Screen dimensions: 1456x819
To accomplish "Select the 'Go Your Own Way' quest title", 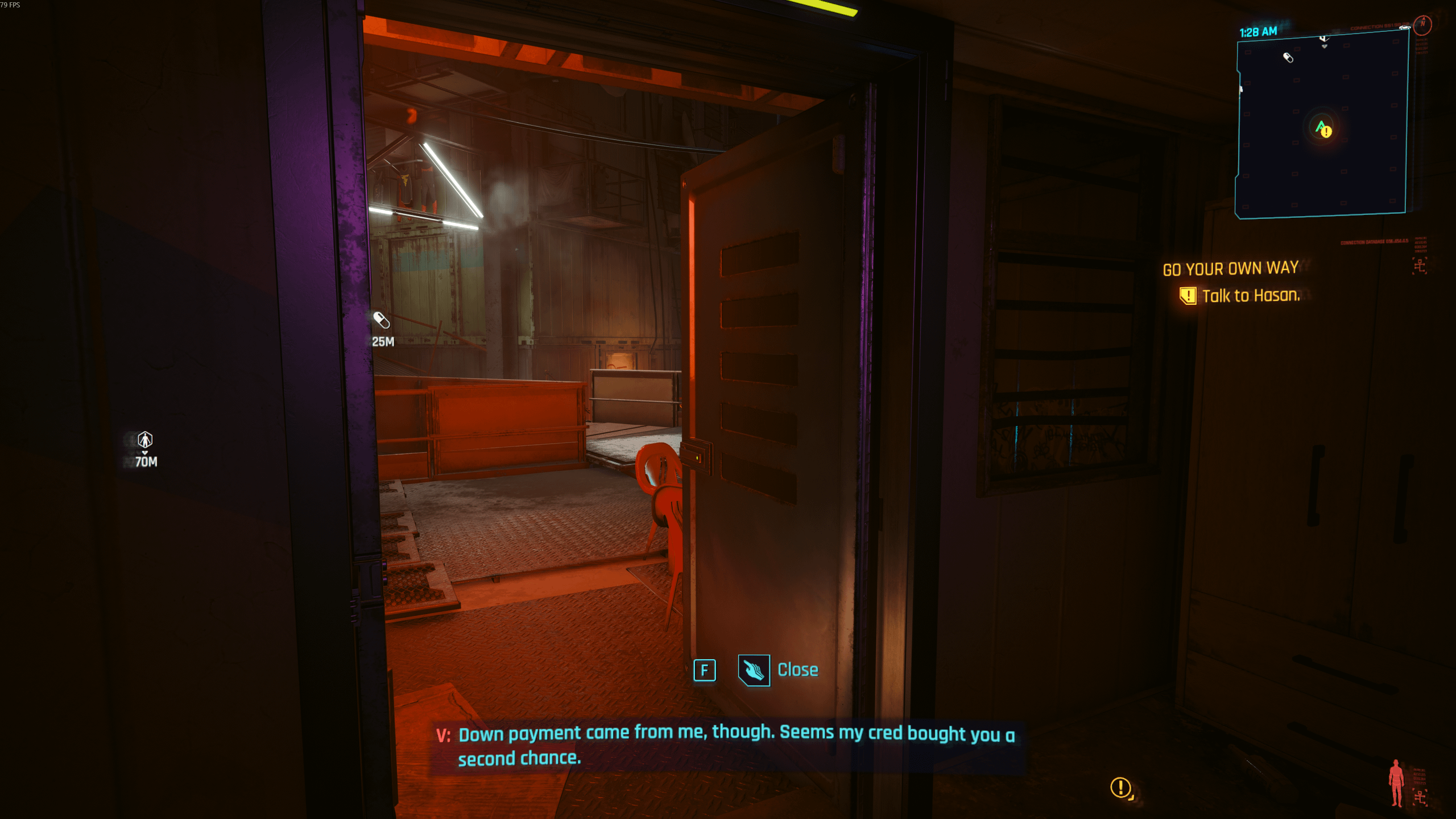I will [x=1230, y=268].
